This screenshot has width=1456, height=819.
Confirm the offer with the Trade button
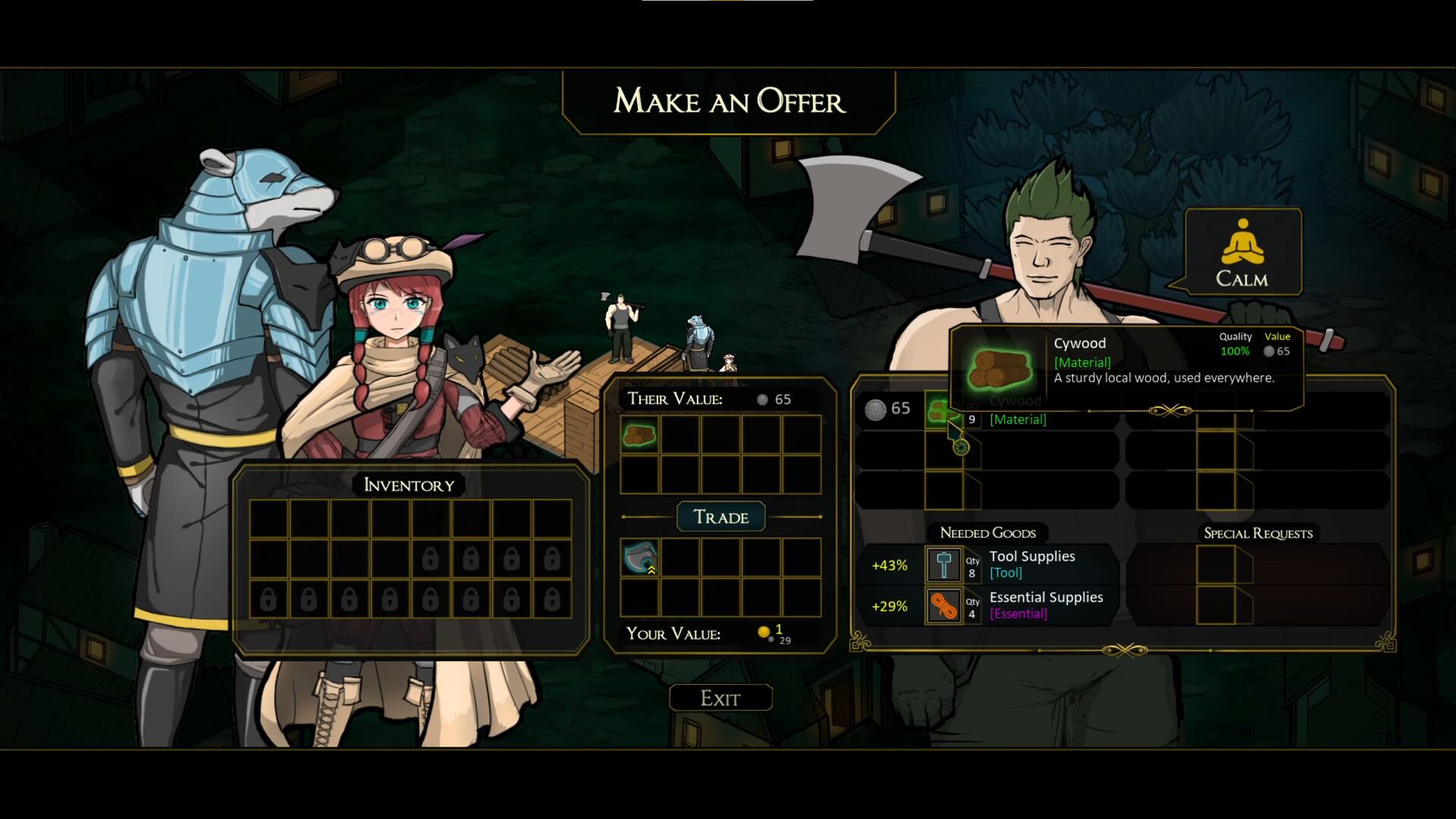tap(720, 517)
